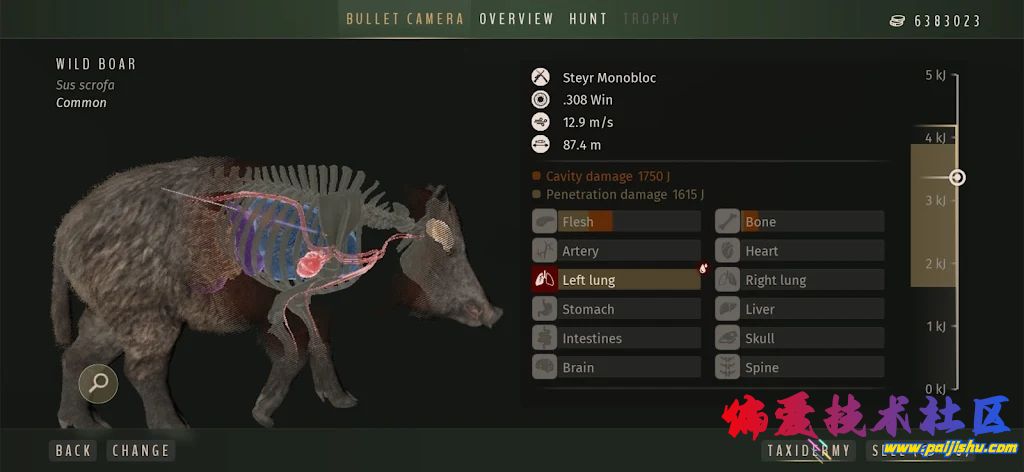This screenshot has width=1024, height=472.
Task: Click the Right lung row
Action: pos(799,280)
